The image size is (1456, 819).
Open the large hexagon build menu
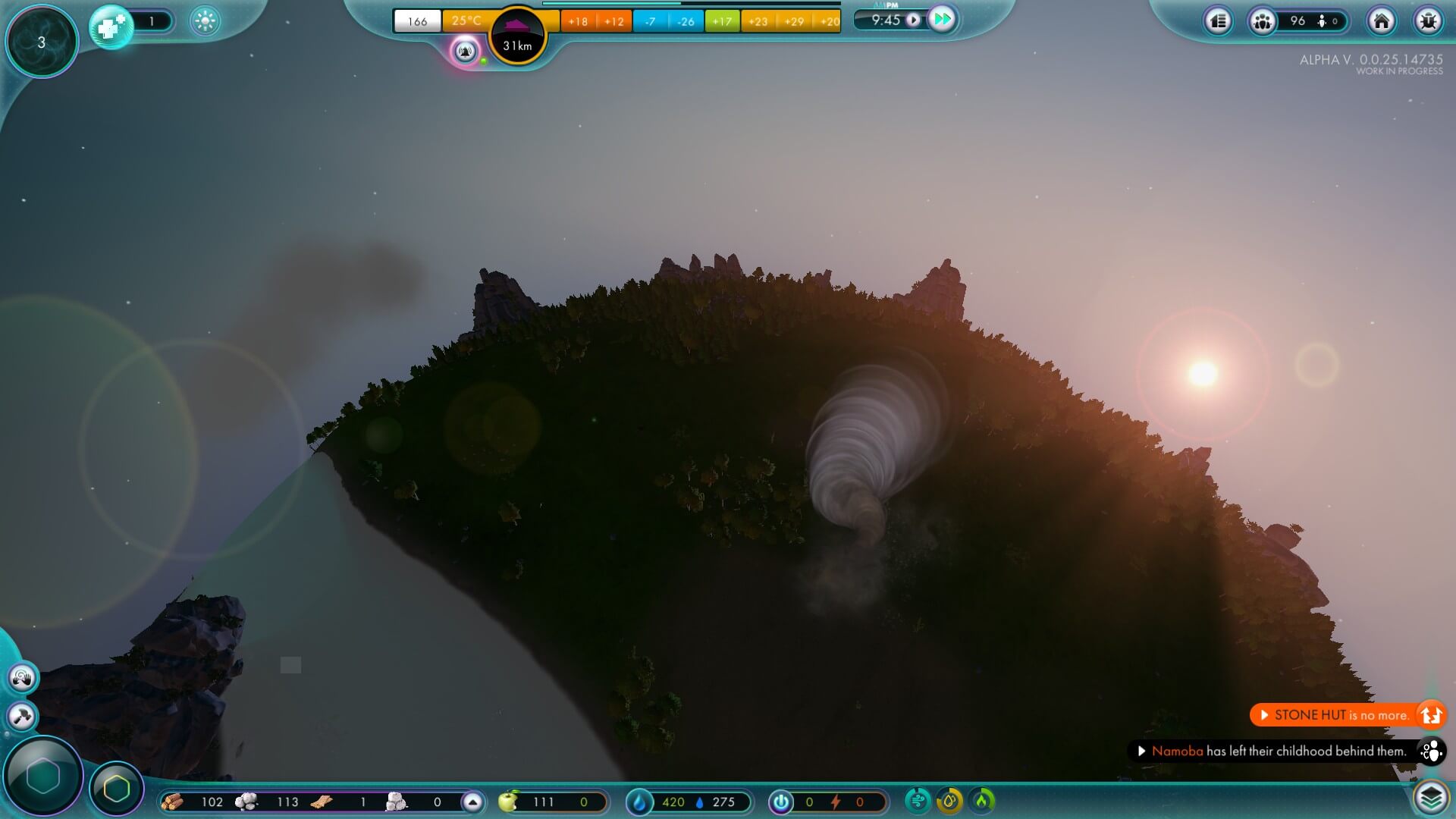[x=43, y=776]
